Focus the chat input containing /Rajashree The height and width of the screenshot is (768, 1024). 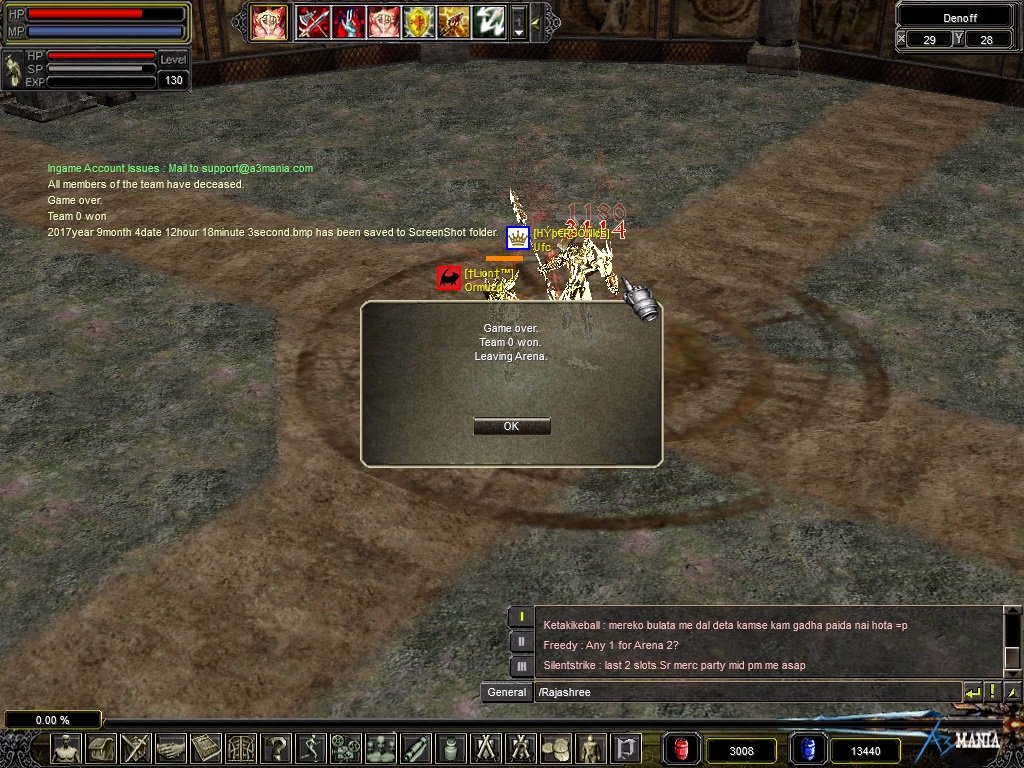coord(745,692)
